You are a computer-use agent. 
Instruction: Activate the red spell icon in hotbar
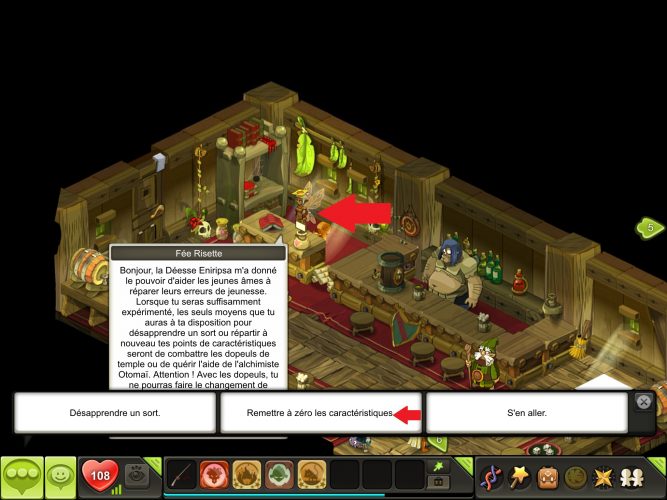(215, 474)
